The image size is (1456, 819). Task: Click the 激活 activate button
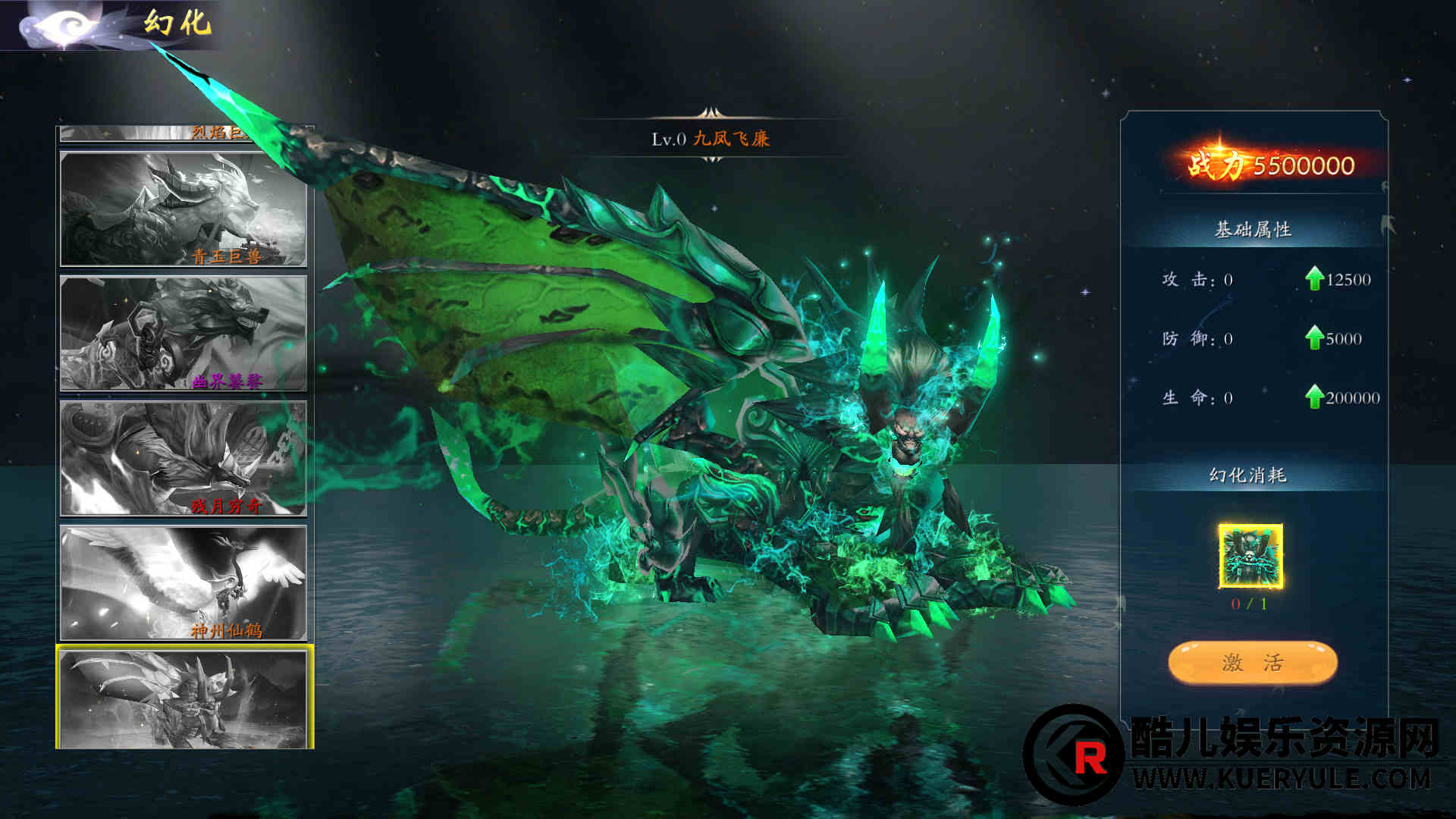tap(1252, 663)
